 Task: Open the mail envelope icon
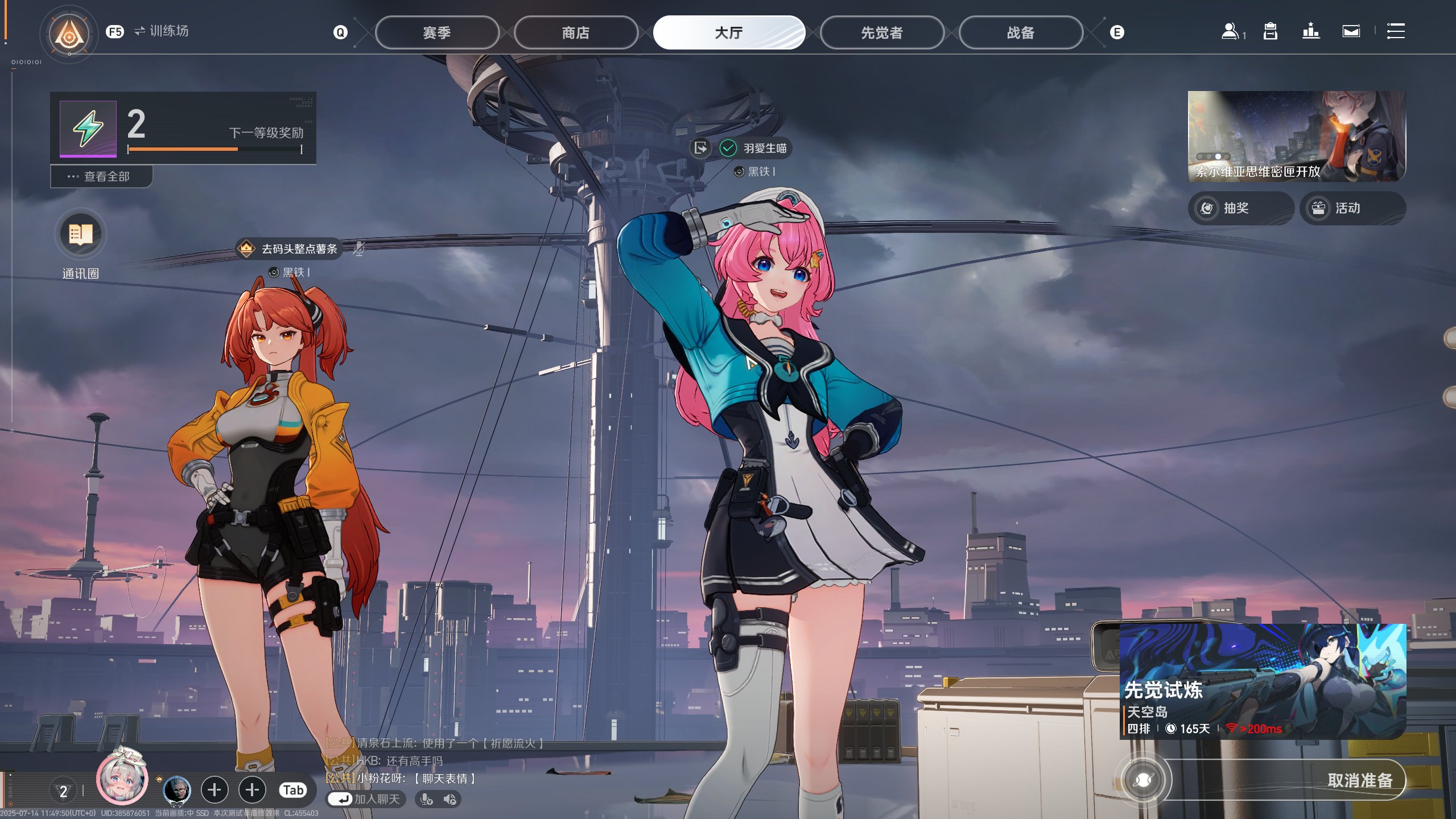(x=1351, y=31)
